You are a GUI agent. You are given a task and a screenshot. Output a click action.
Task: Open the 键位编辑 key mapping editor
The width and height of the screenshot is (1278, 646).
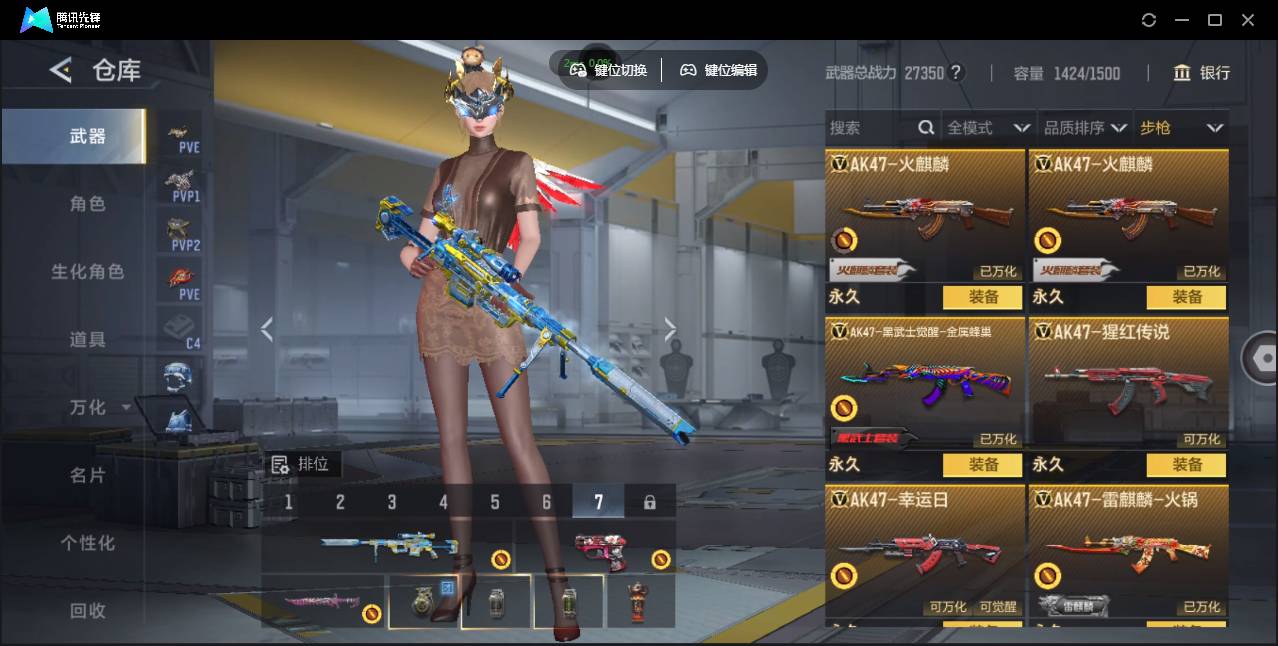719,70
